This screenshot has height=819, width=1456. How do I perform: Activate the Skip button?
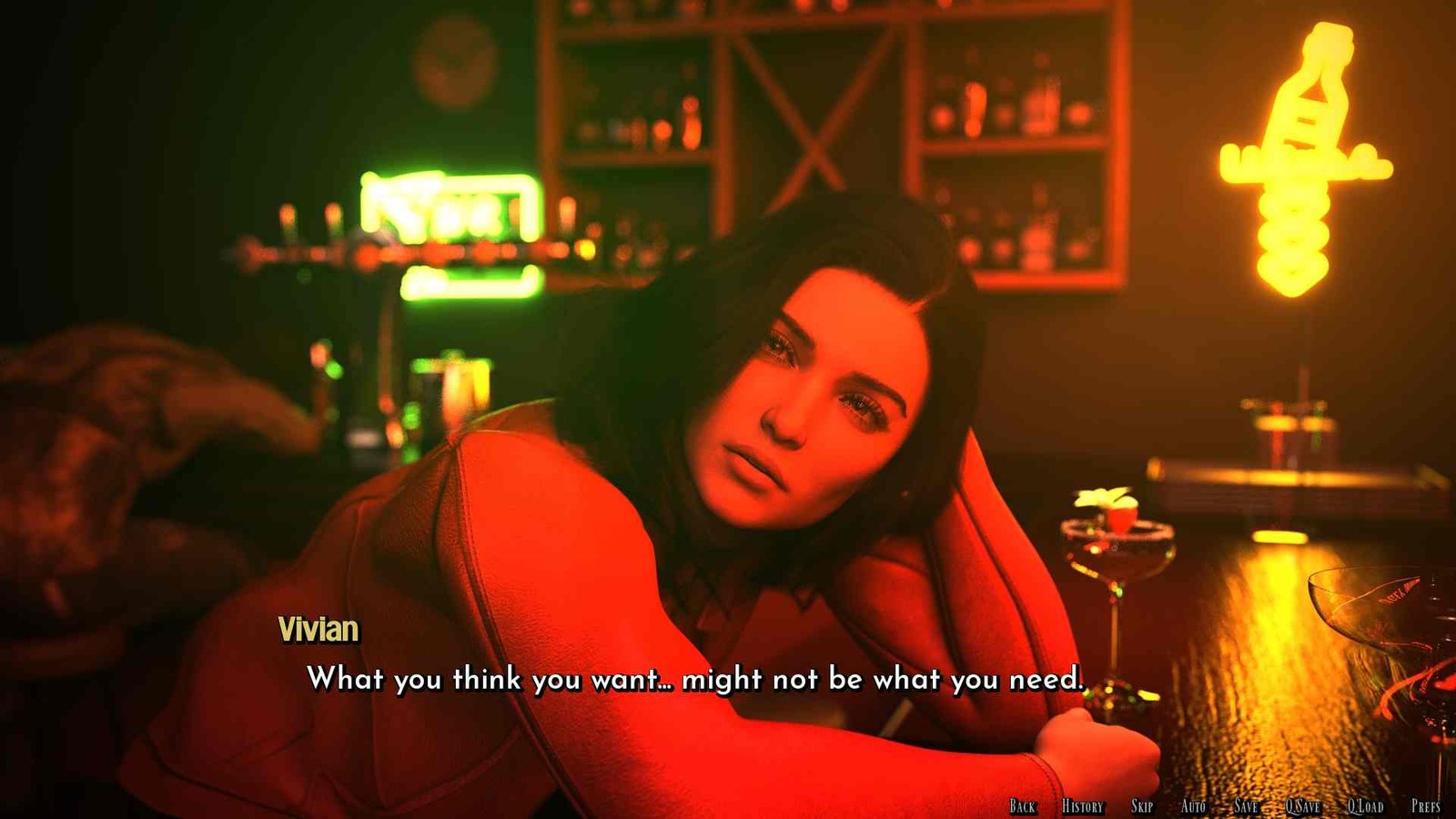[1141, 805]
